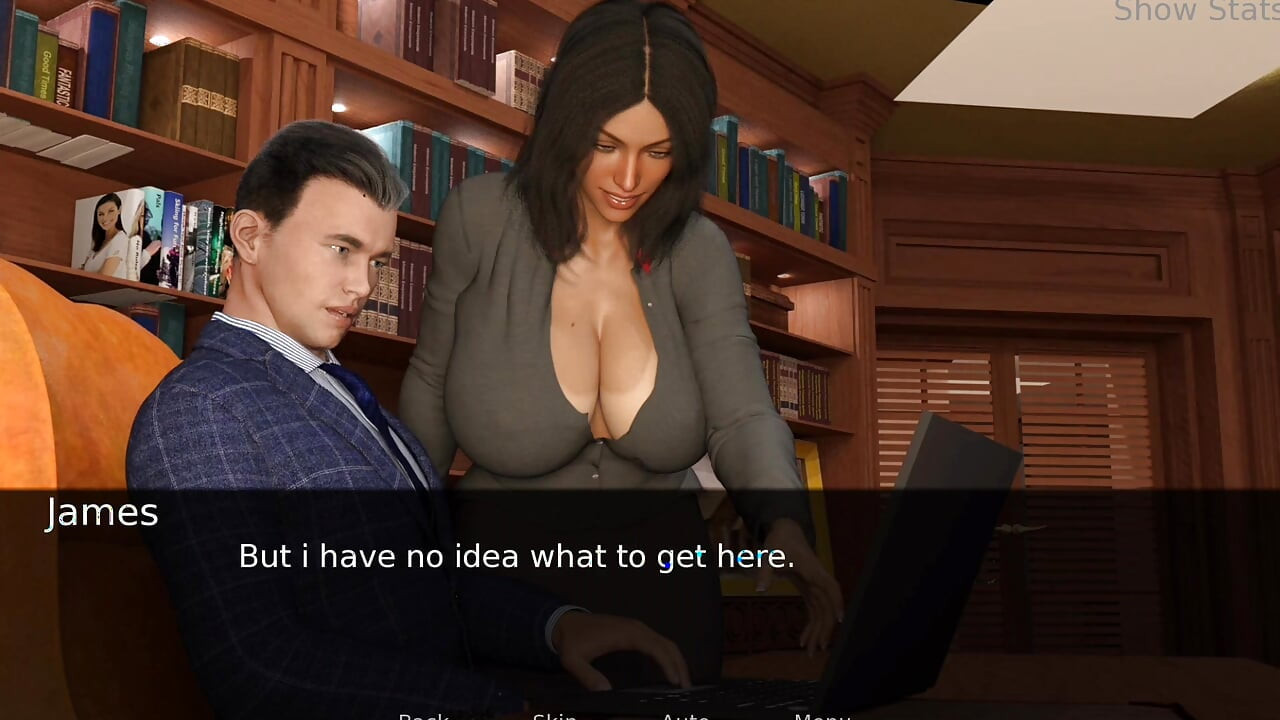Select the James name label

[x=101, y=512]
